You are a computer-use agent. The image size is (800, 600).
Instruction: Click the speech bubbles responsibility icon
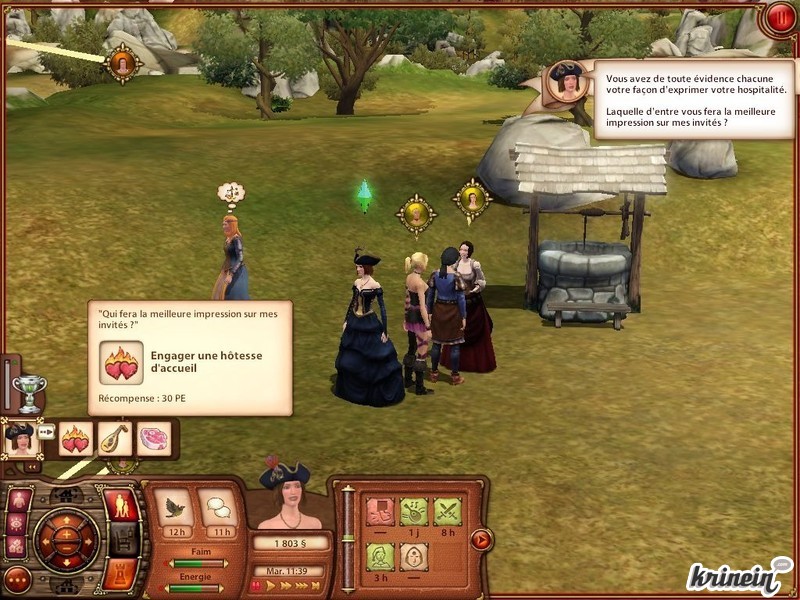[x=219, y=507]
